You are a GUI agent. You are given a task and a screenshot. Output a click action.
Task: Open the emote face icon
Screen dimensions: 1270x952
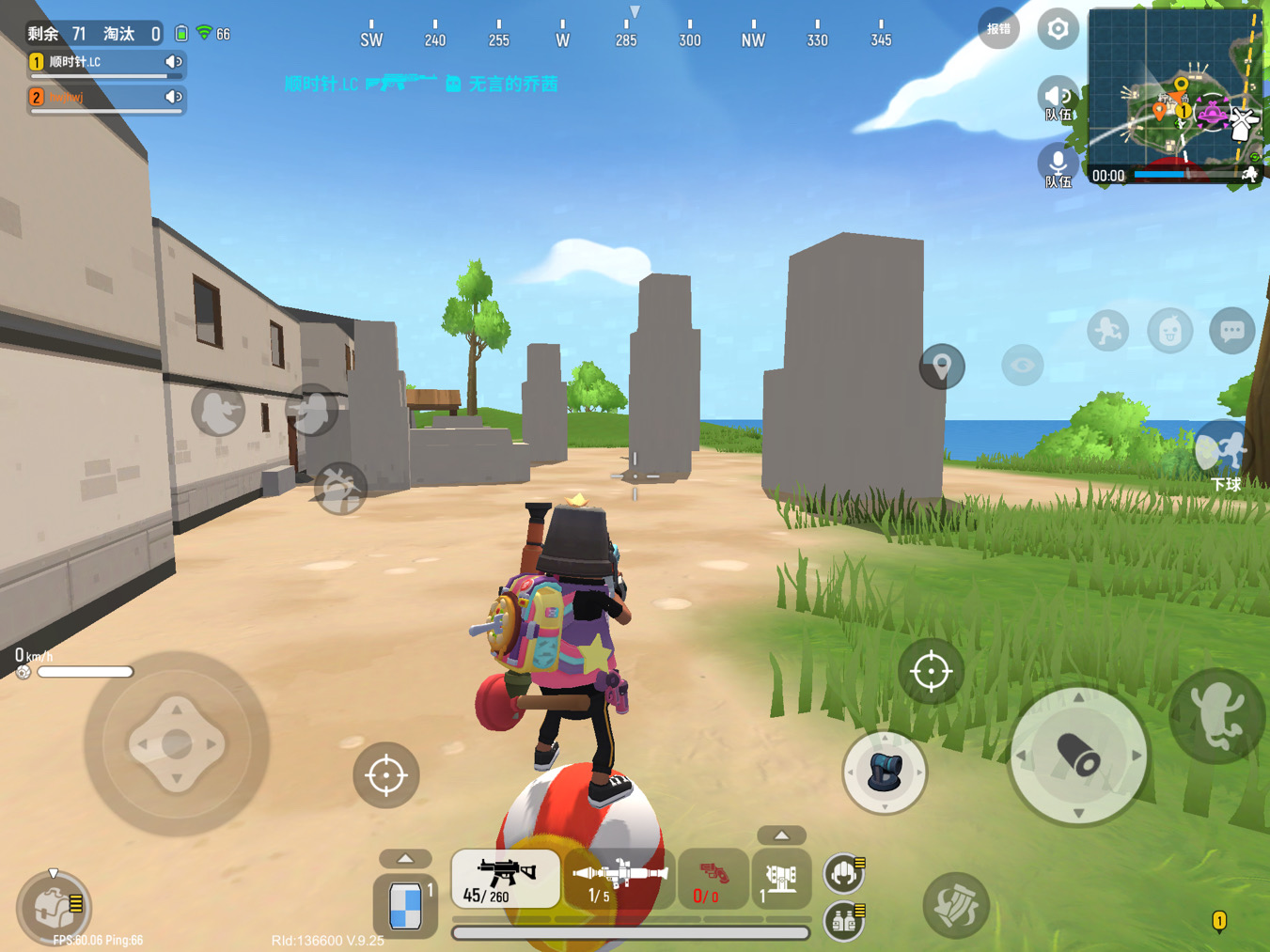1169,331
